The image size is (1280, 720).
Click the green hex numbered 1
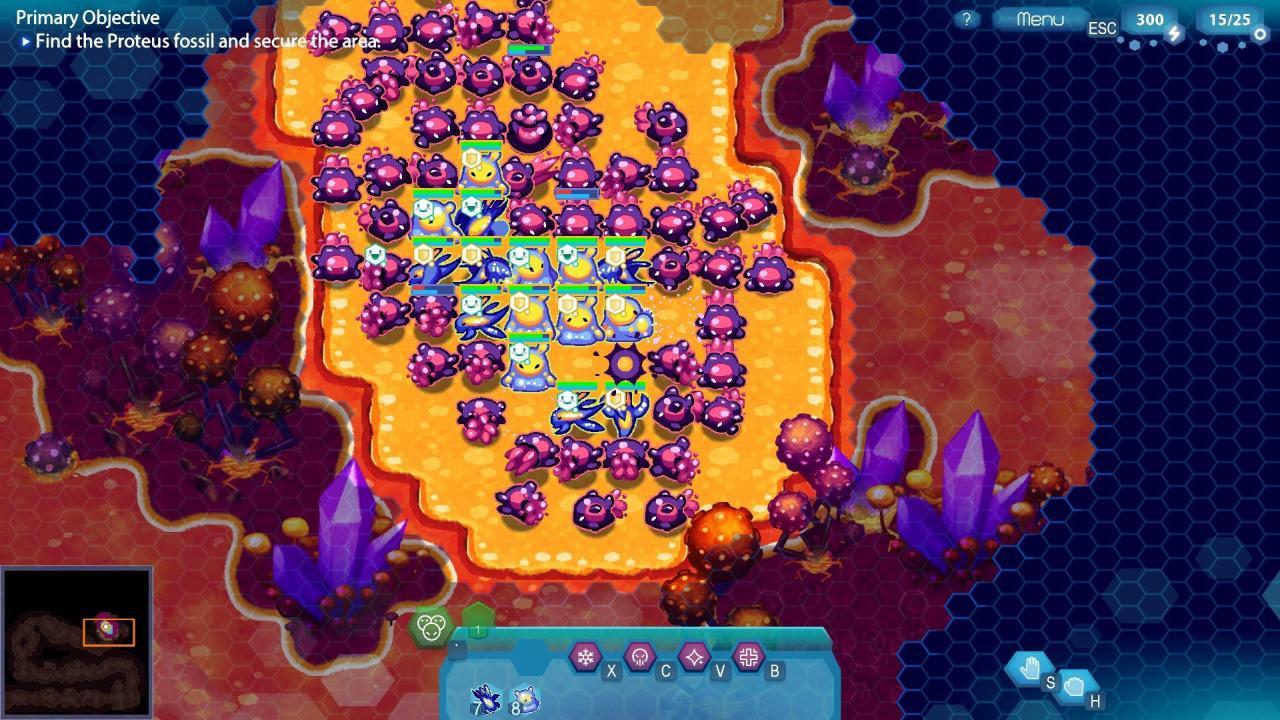[x=477, y=628]
